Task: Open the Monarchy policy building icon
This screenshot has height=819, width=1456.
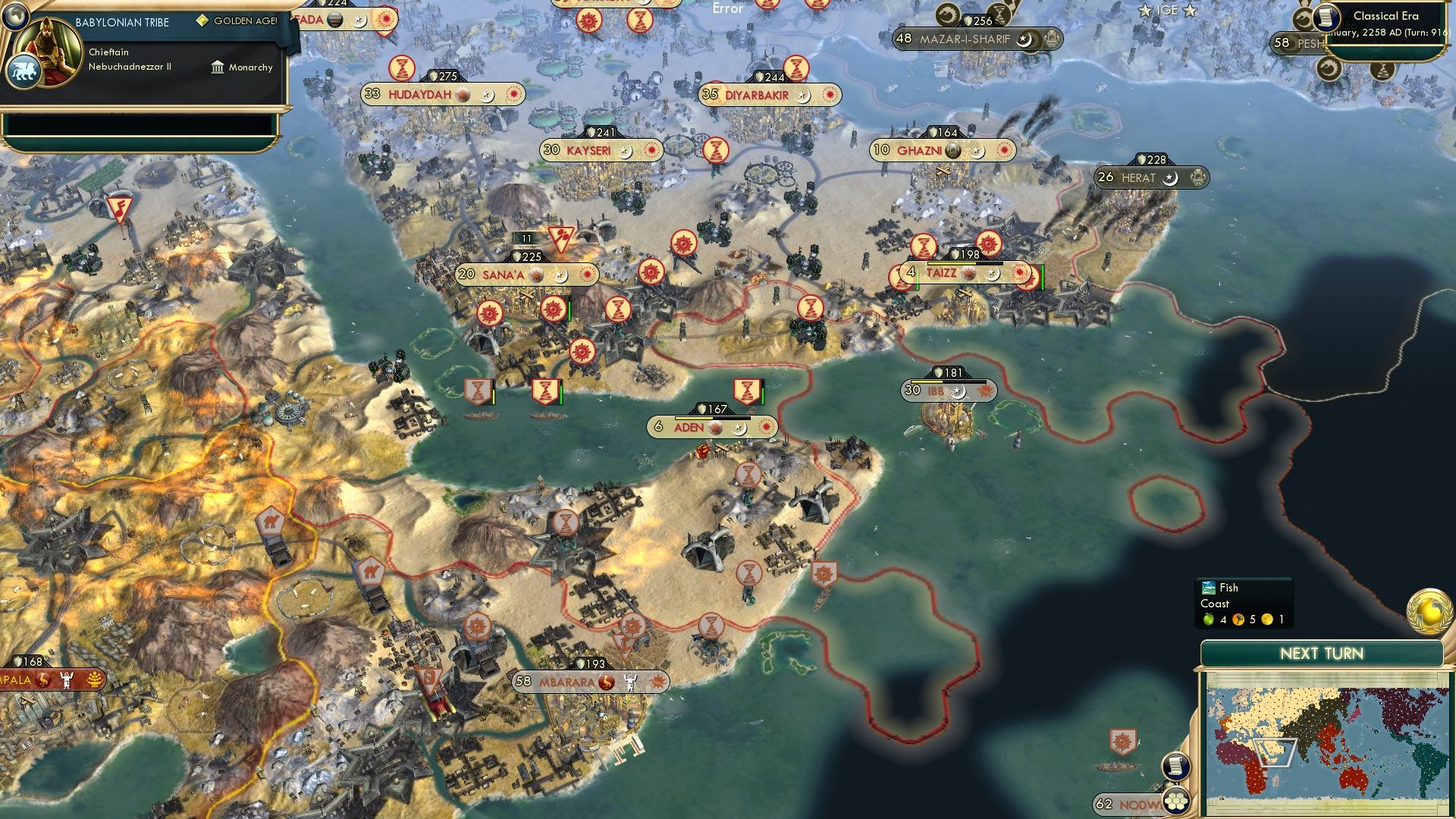Action: 217,67
